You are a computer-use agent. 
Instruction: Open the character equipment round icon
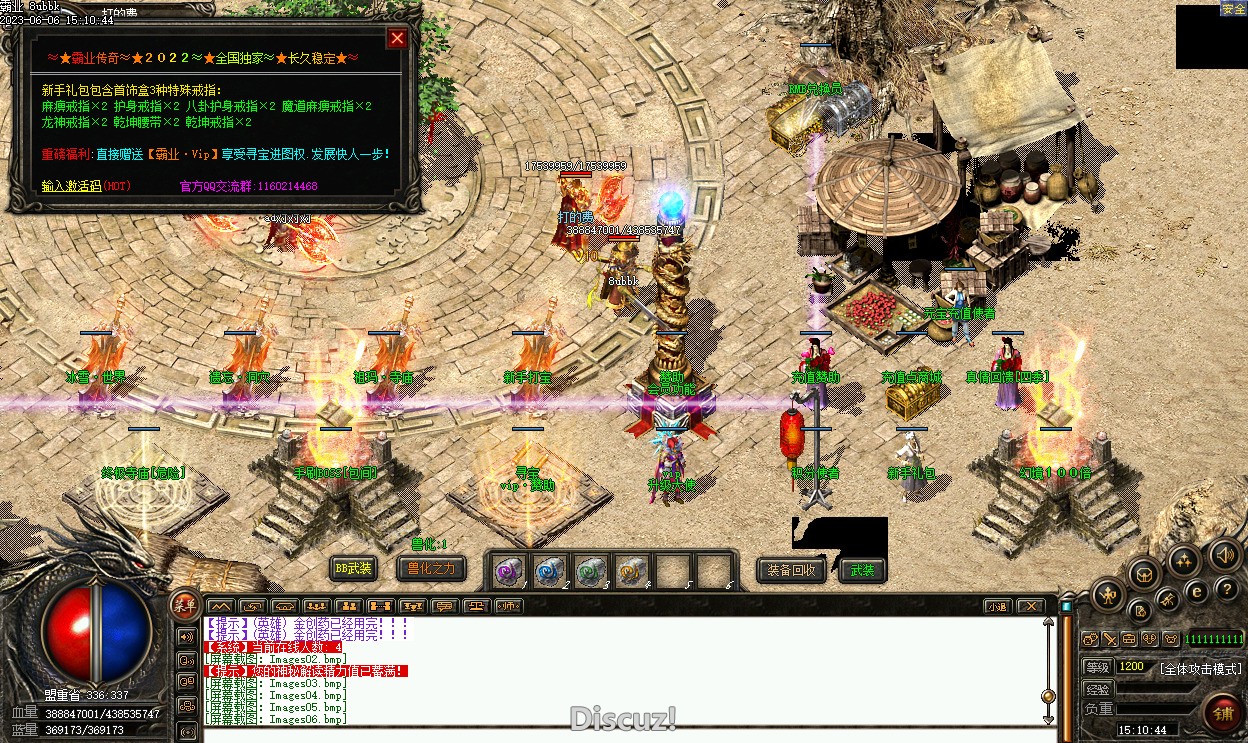pos(1107,597)
